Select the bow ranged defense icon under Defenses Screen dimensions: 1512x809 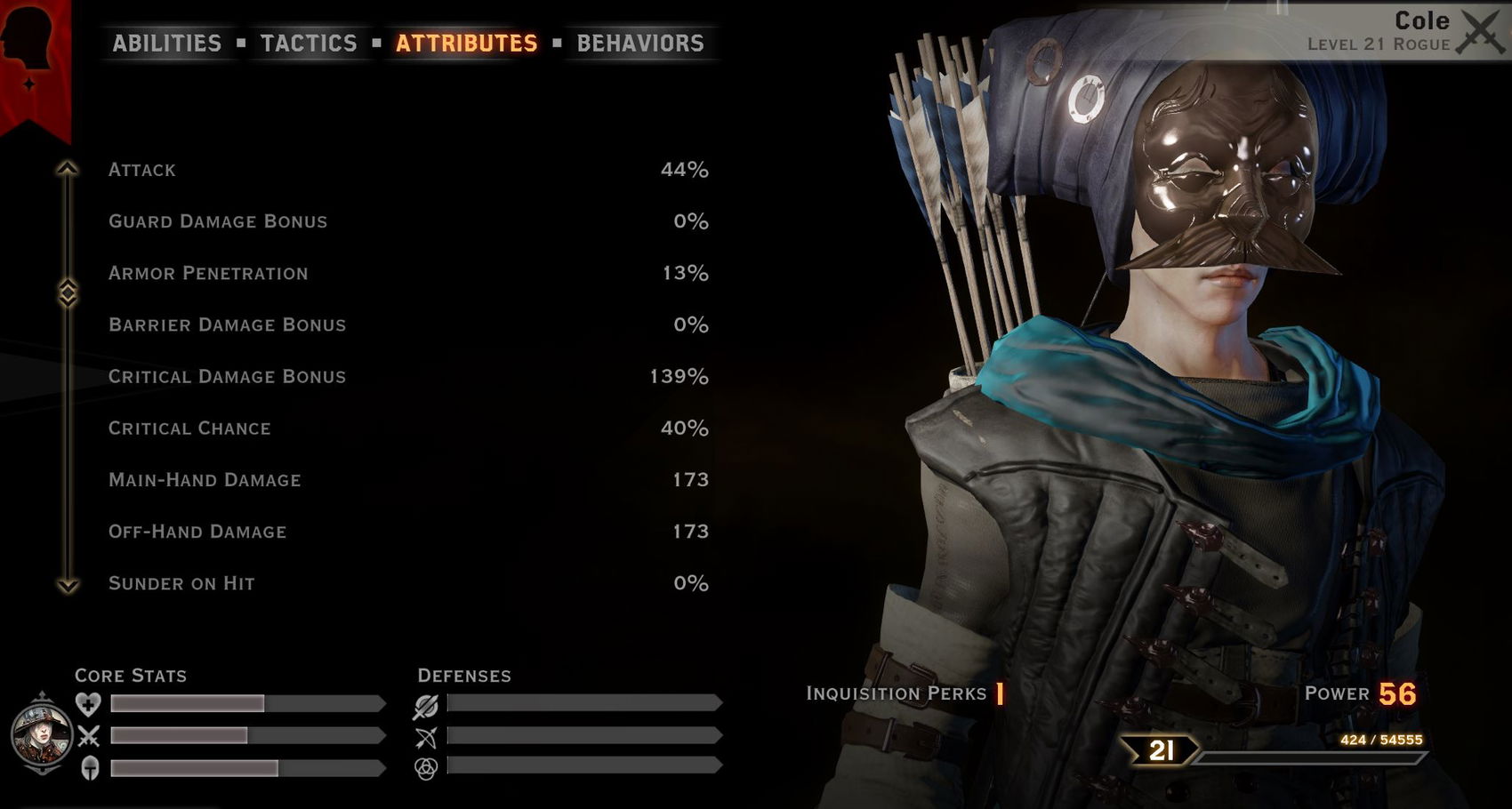click(428, 735)
